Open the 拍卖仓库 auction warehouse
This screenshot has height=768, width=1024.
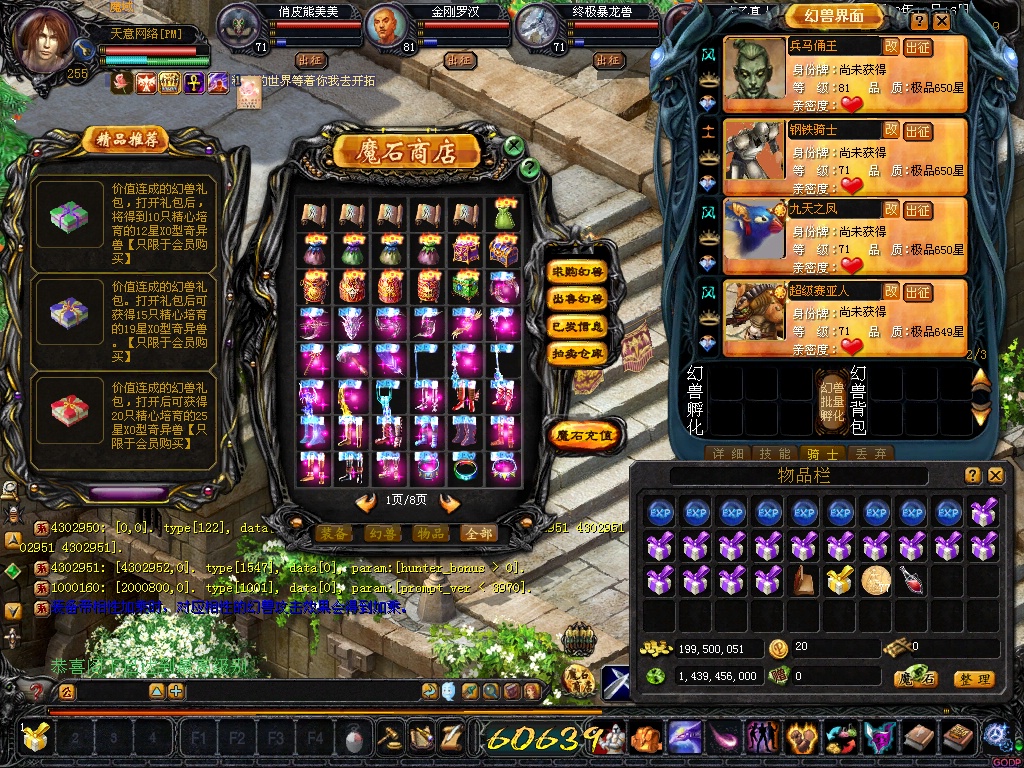[578, 353]
